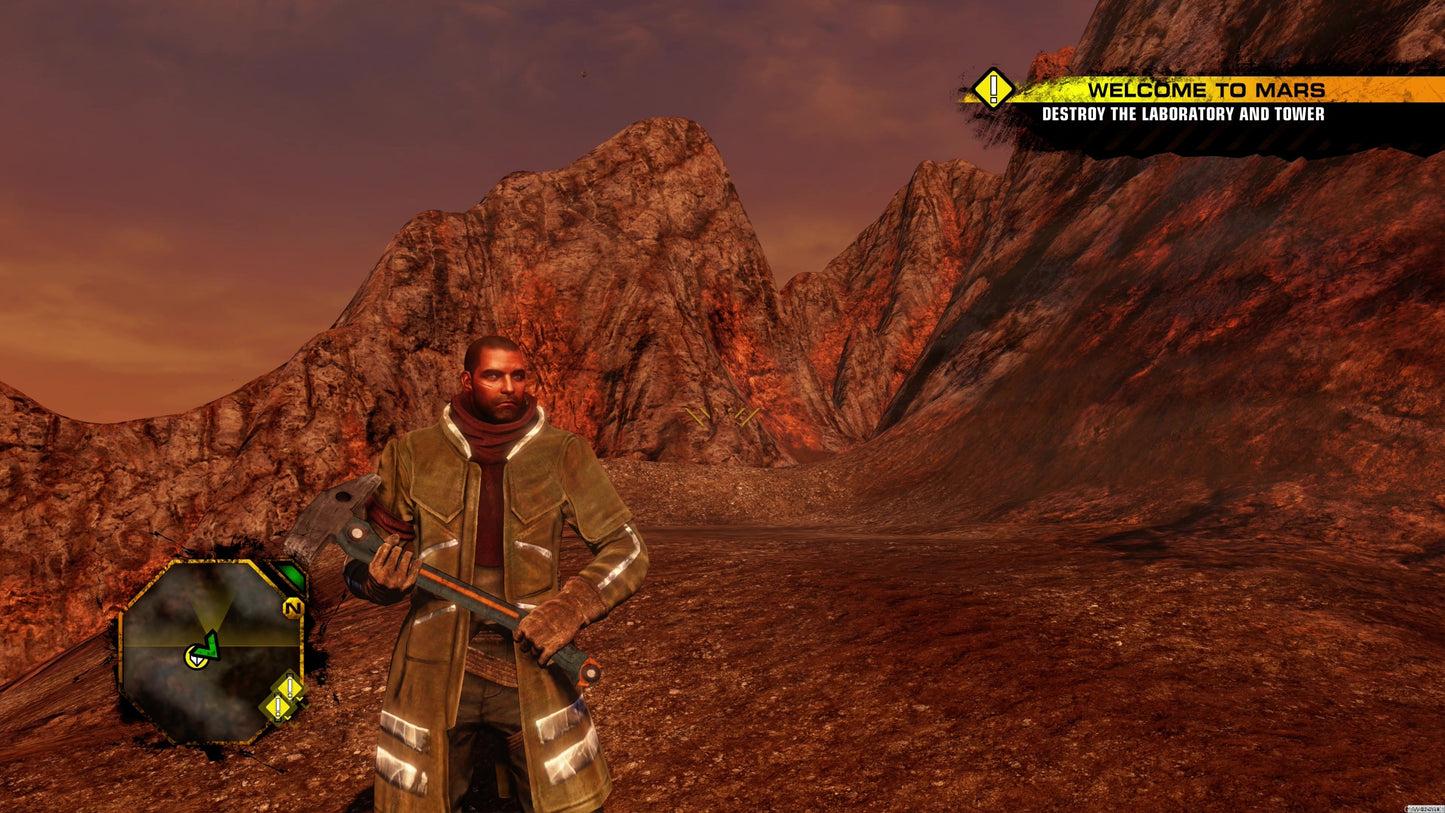The image size is (1445, 813).
Task: Select the north indicator on the minimap
Action: (x=293, y=608)
